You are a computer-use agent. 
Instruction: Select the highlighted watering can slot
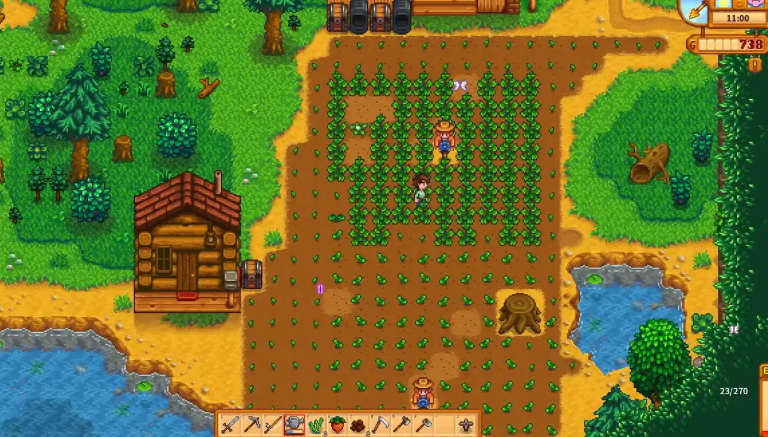tap(295, 425)
